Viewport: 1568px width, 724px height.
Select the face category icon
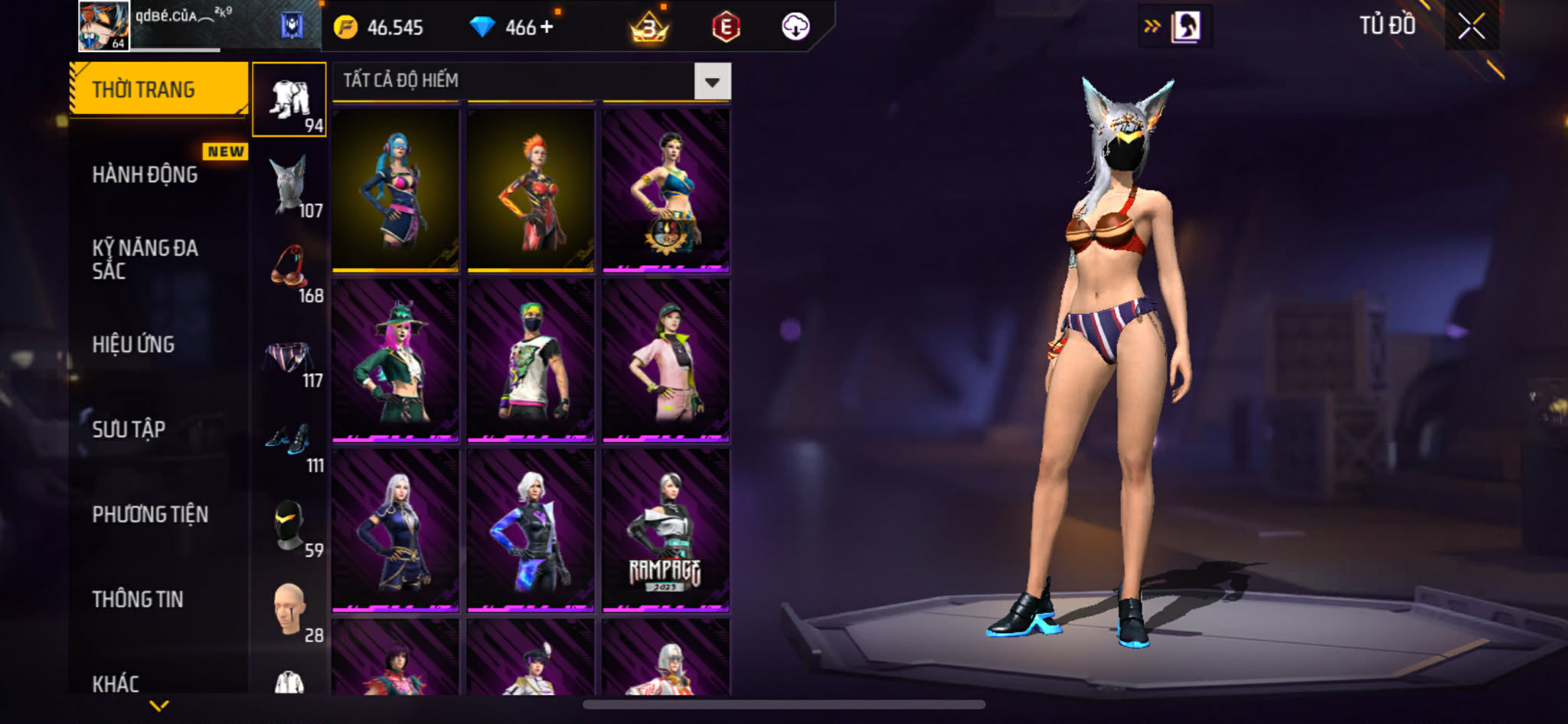pyautogui.click(x=289, y=611)
